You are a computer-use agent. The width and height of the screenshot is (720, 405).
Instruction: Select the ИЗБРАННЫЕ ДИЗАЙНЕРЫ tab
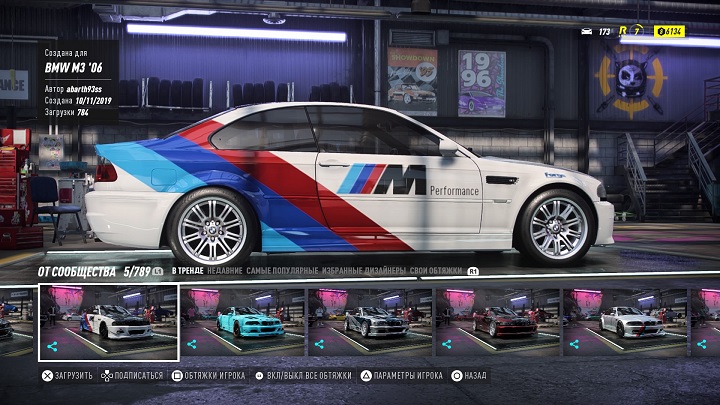[x=364, y=270]
